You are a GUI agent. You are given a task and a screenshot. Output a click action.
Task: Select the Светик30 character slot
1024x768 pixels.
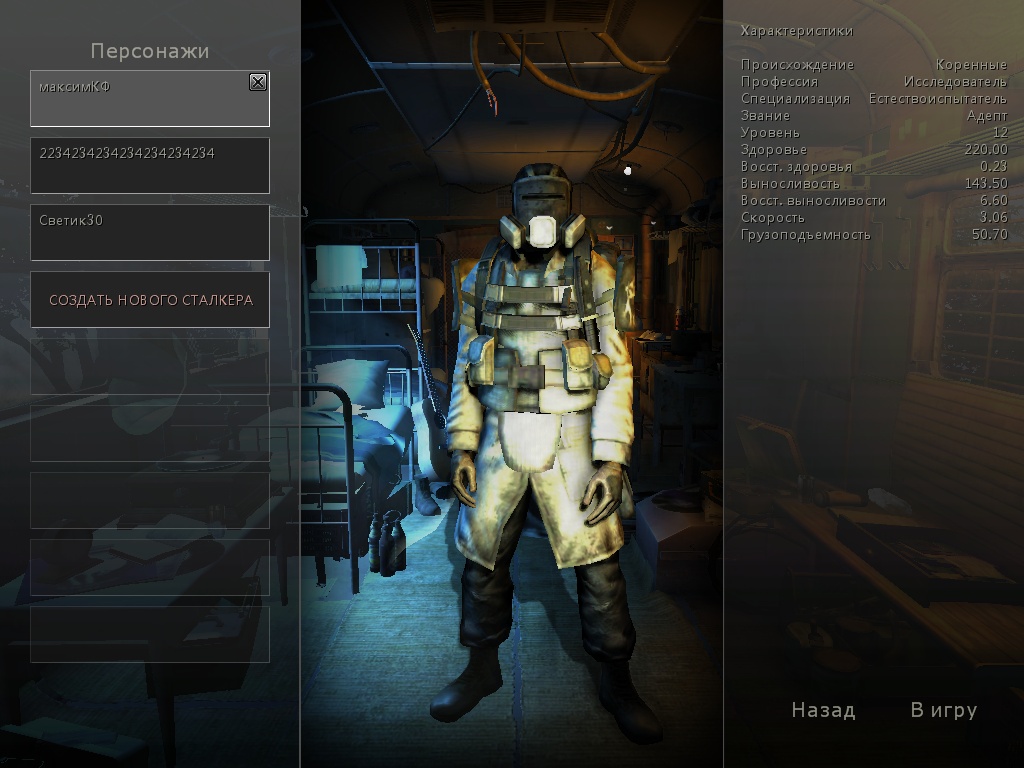[x=150, y=232]
